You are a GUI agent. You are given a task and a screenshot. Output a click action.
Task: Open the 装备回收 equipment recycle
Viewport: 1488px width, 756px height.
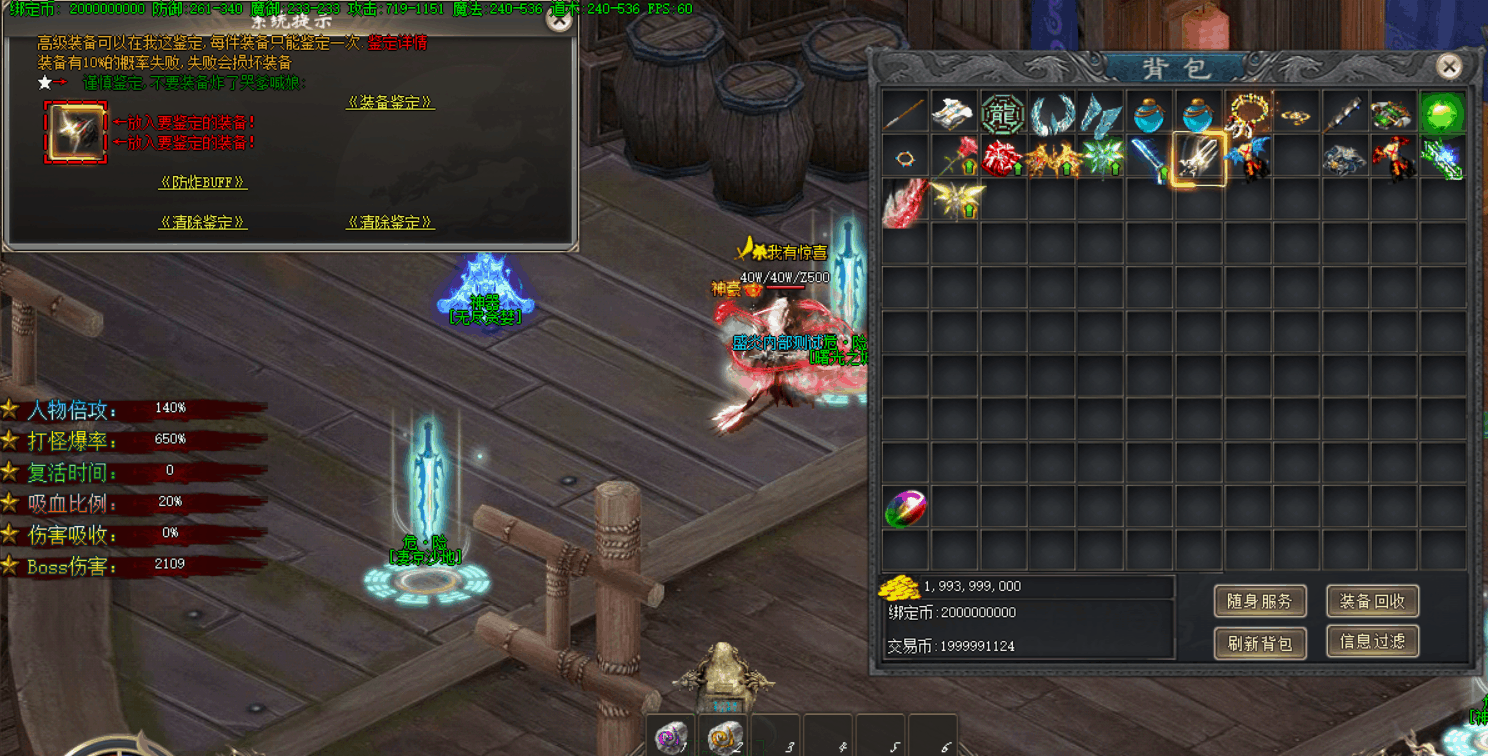tap(1372, 601)
